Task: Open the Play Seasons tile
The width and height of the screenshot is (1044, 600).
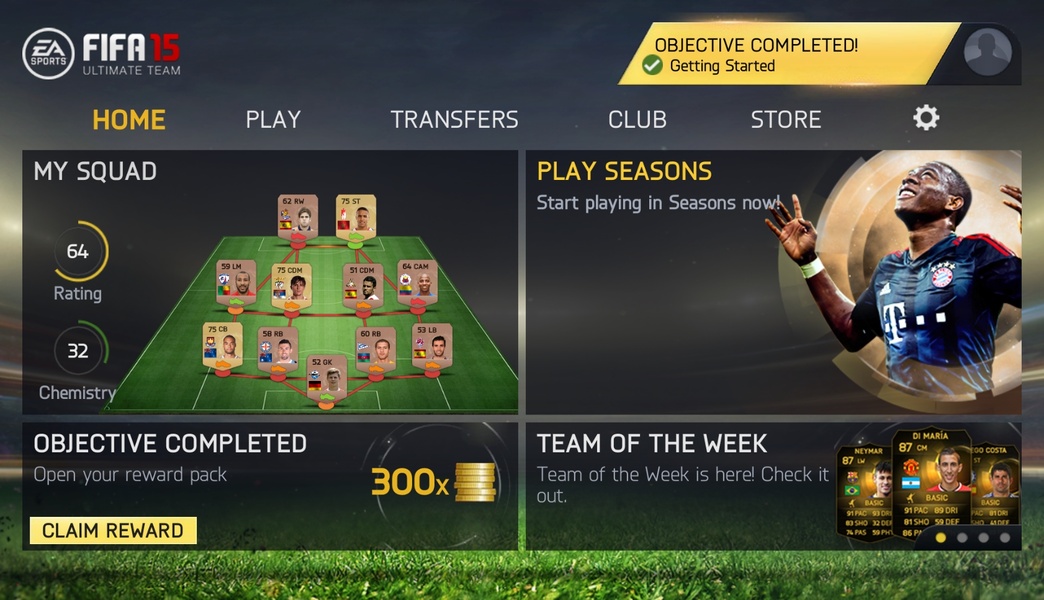Action: click(x=773, y=282)
